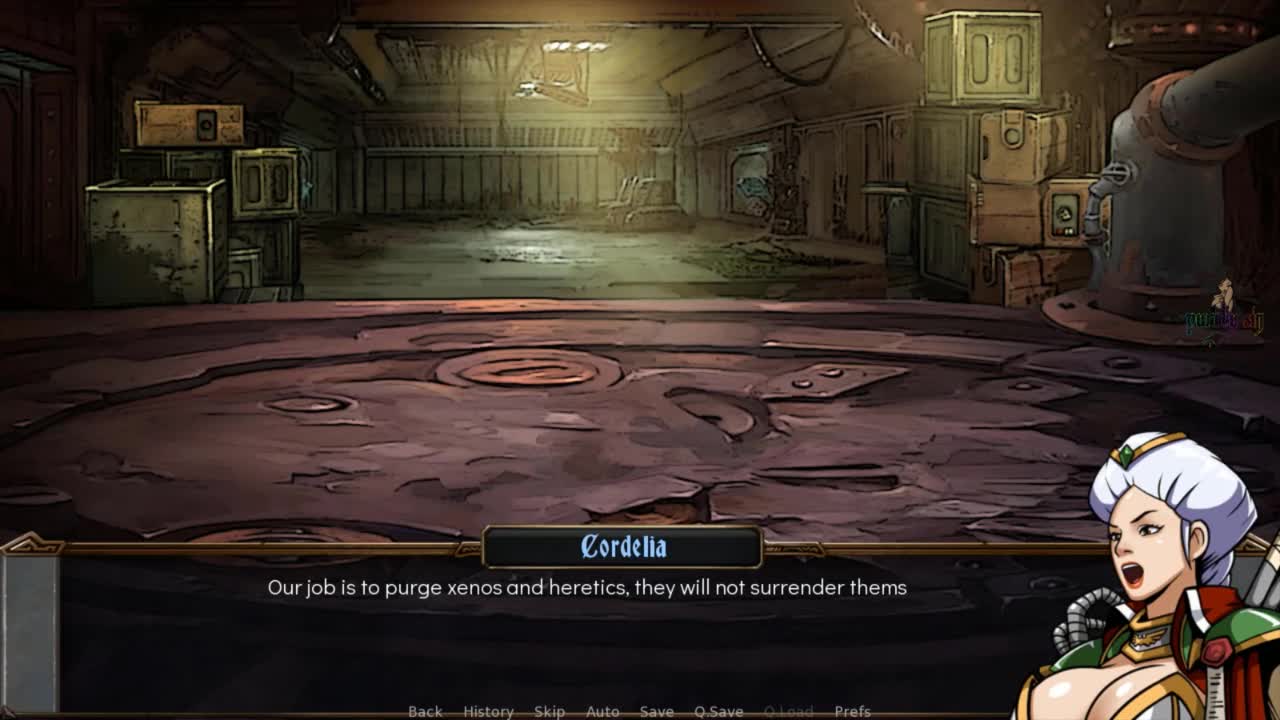Open the Save menu
Viewport: 1280px width, 720px height.
click(x=656, y=711)
